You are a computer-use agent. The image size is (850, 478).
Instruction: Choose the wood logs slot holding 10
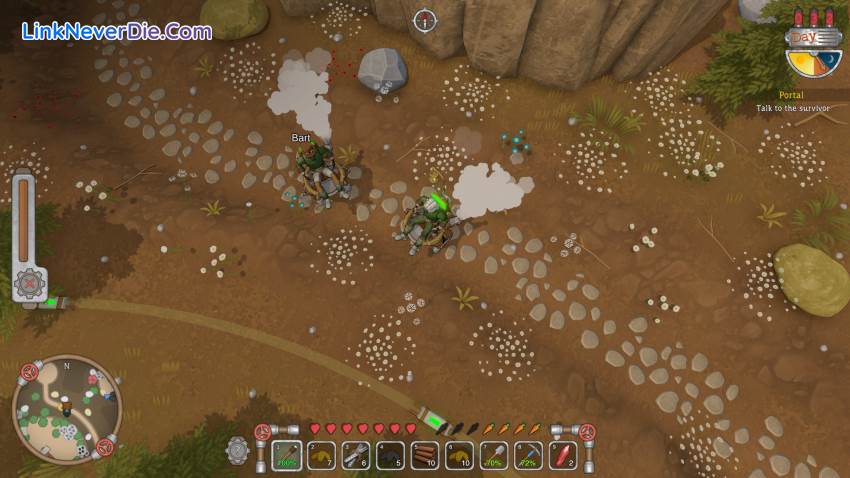pyautogui.click(x=425, y=455)
